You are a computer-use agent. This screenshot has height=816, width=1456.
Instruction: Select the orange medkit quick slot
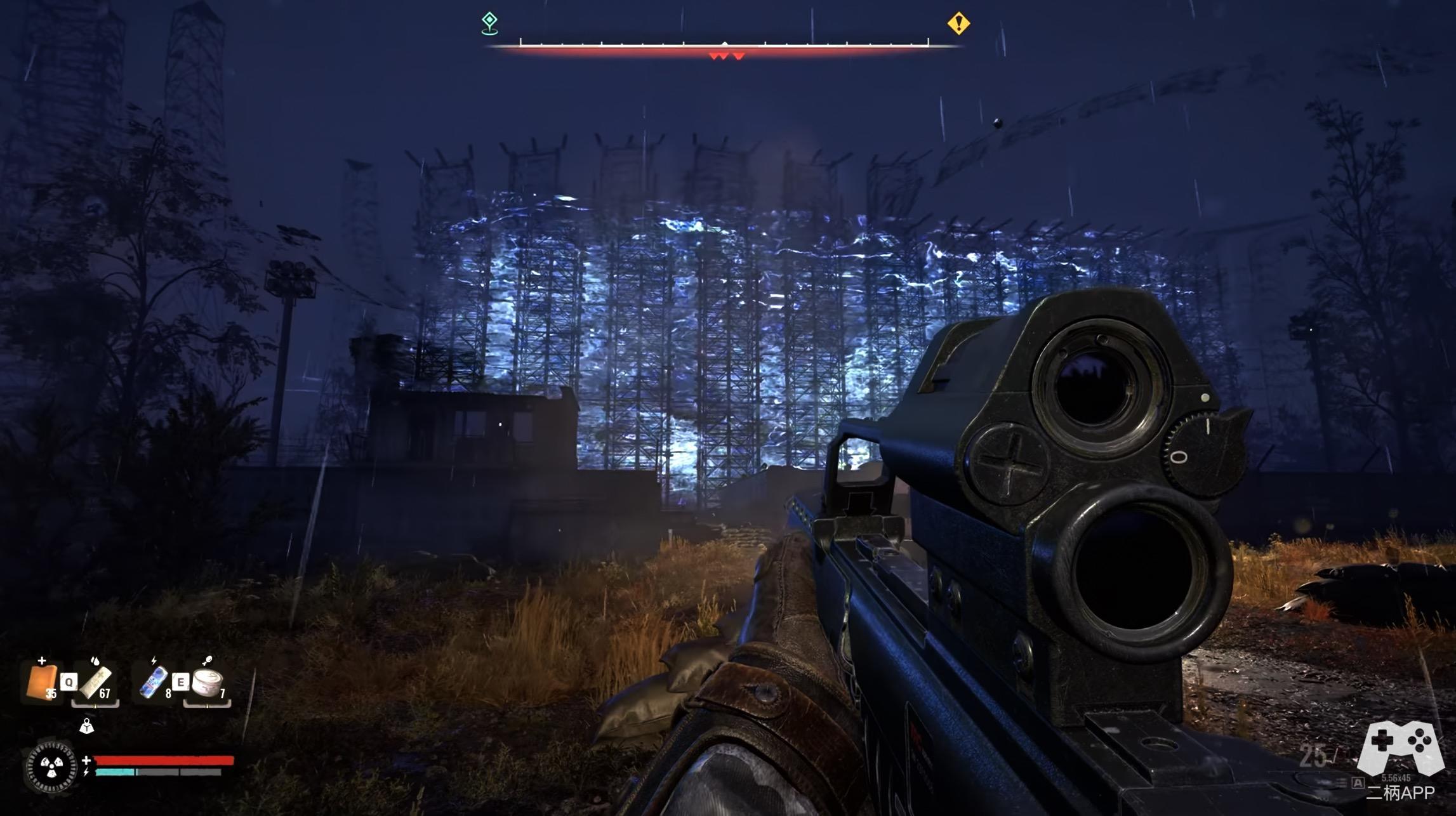(x=42, y=682)
